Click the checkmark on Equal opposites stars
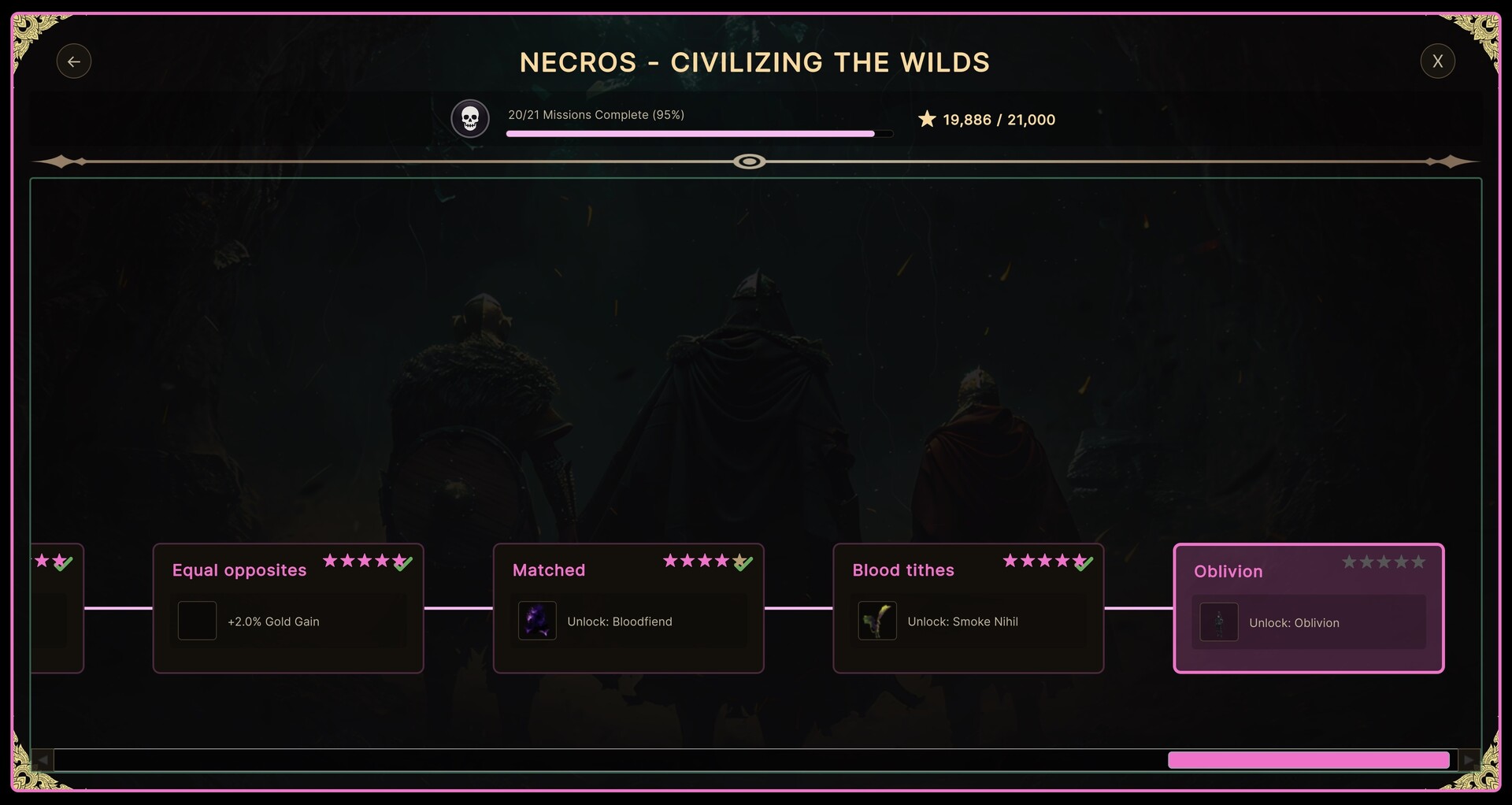This screenshot has width=1512, height=805. tap(404, 562)
